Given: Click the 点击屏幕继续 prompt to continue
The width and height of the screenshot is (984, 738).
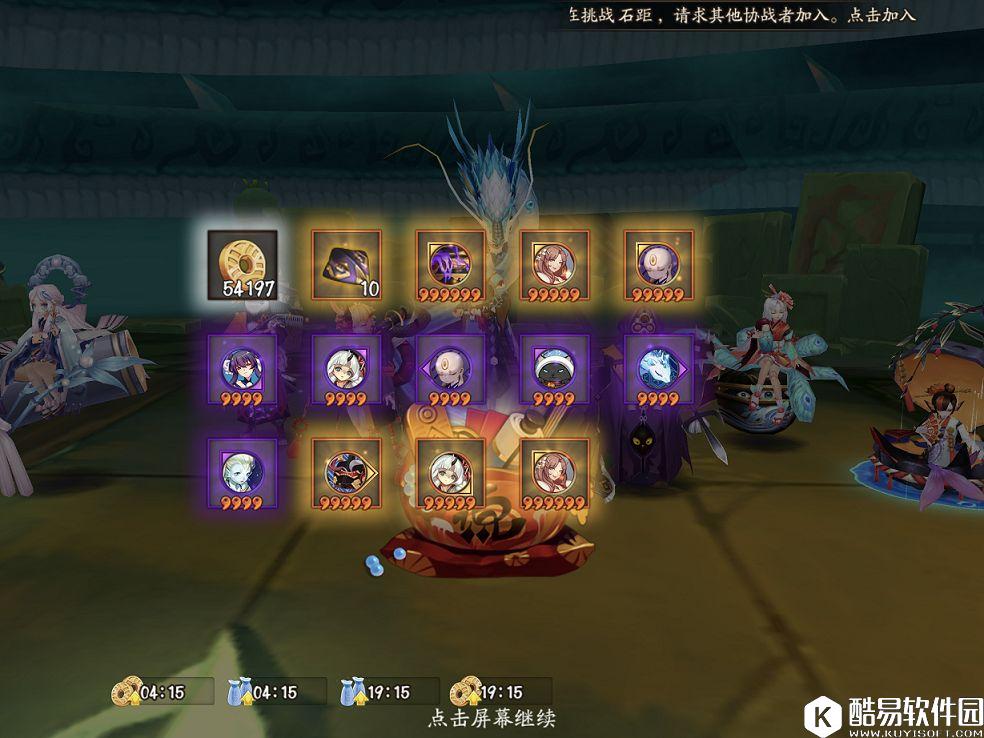Looking at the screenshot, I should coord(491,718).
